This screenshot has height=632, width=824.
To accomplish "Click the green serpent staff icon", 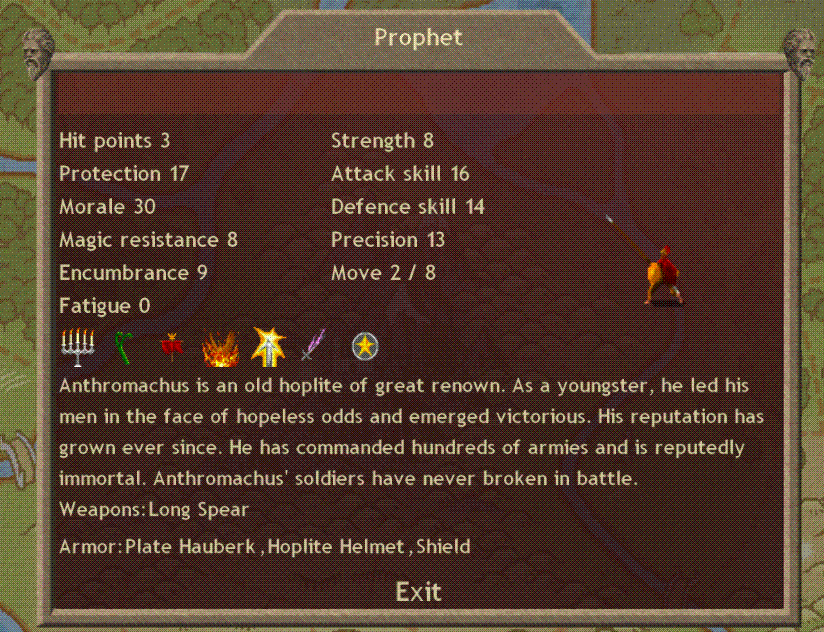I will [x=124, y=347].
